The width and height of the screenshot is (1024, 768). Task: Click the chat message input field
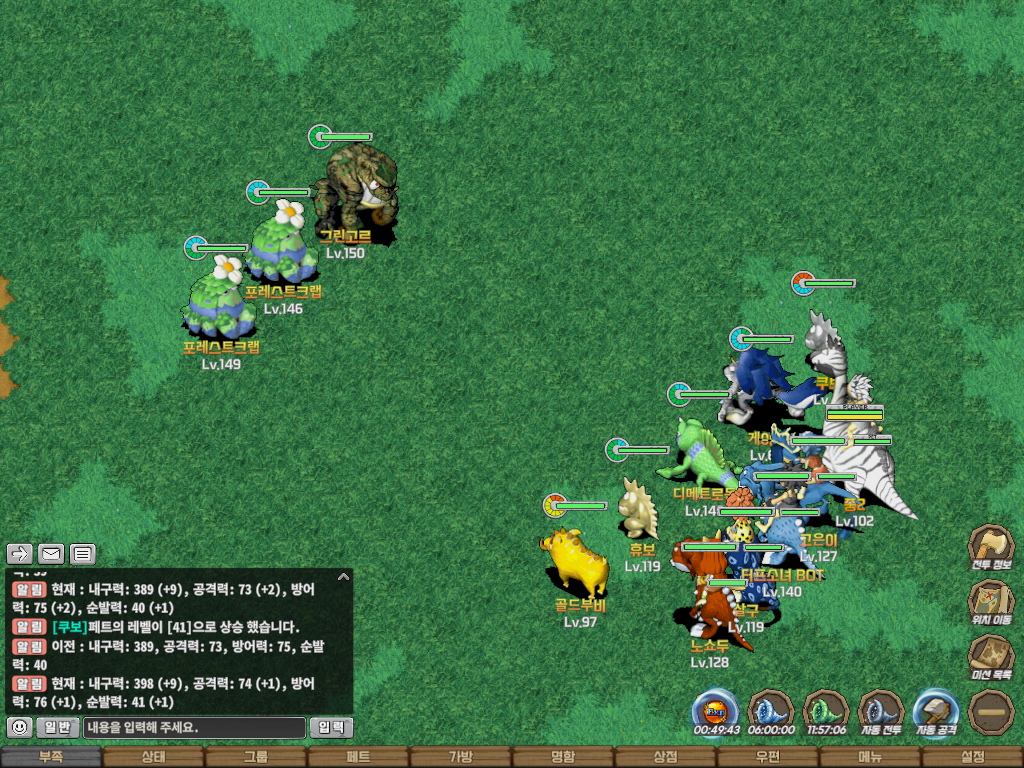(x=194, y=727)
